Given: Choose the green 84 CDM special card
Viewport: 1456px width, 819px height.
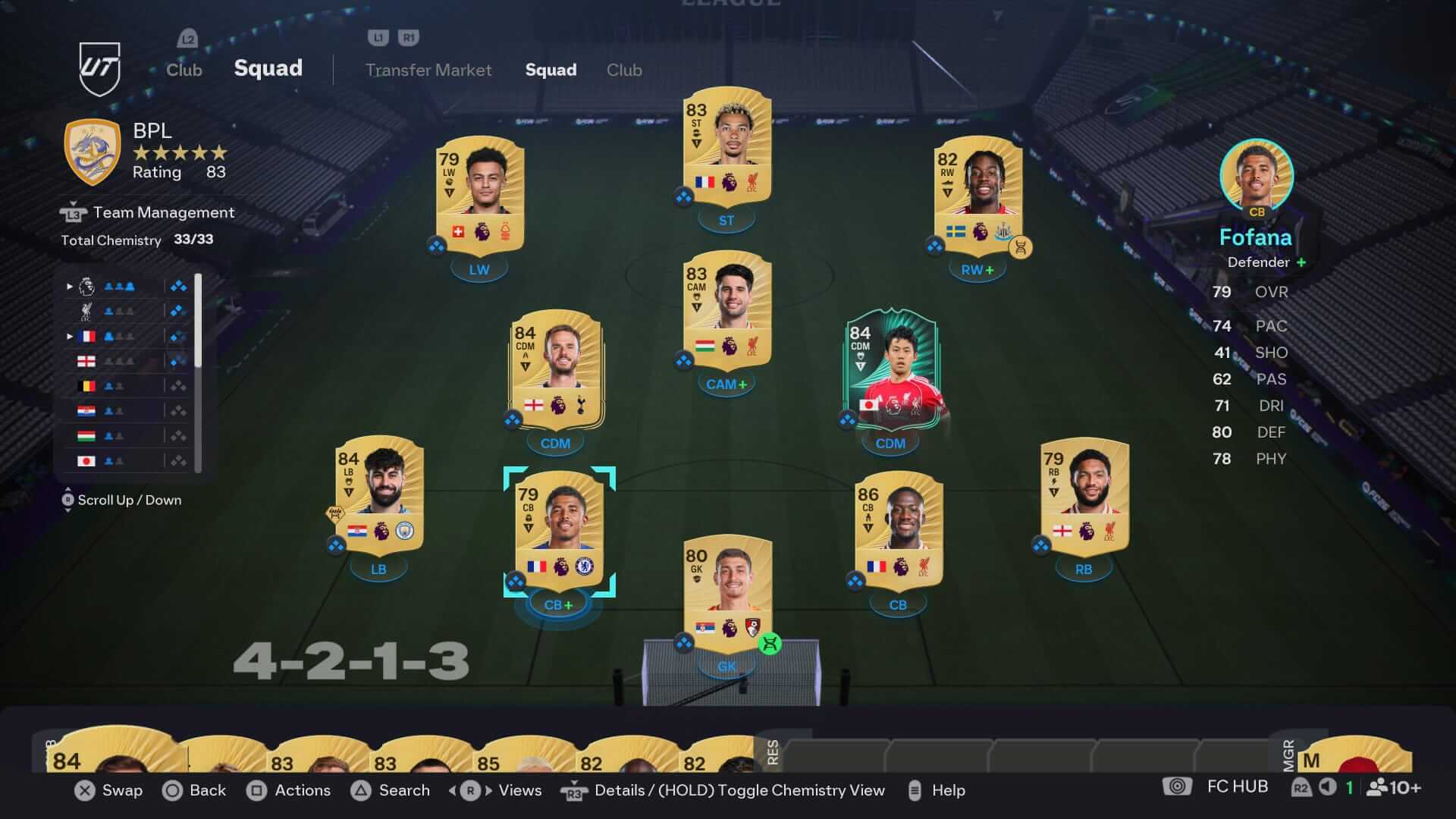Looking at the screenshot, I should (x=891, y=369).
